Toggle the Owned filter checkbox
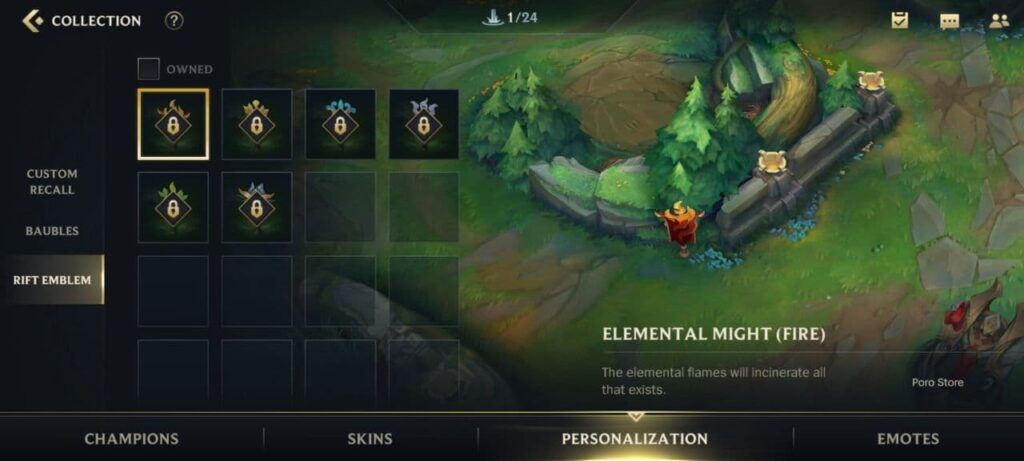The width and height of the screenshot is (1024, 461). (x=149, y=69)
